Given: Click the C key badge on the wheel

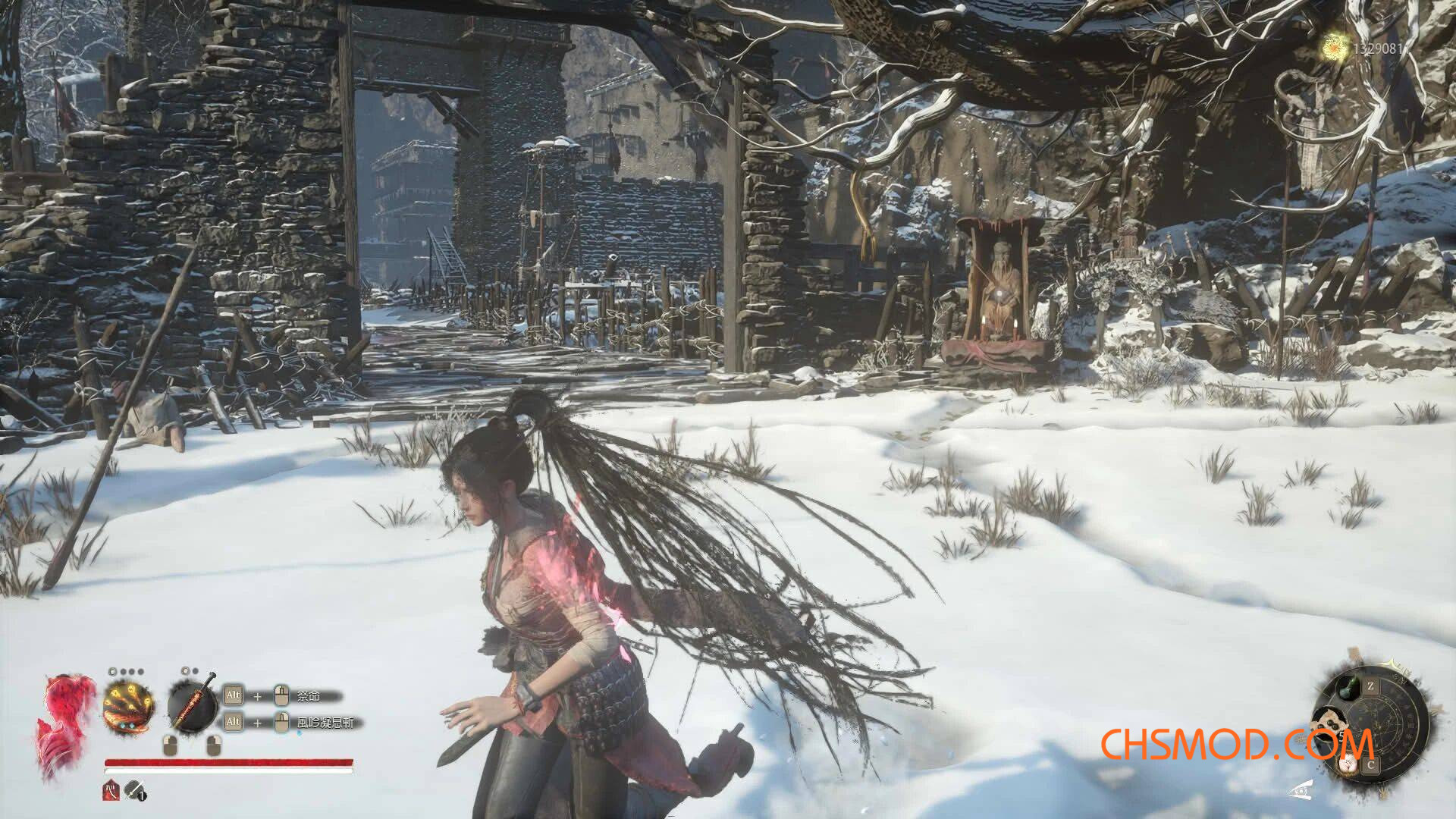Looking at the screenshot, I should 1371,764.
